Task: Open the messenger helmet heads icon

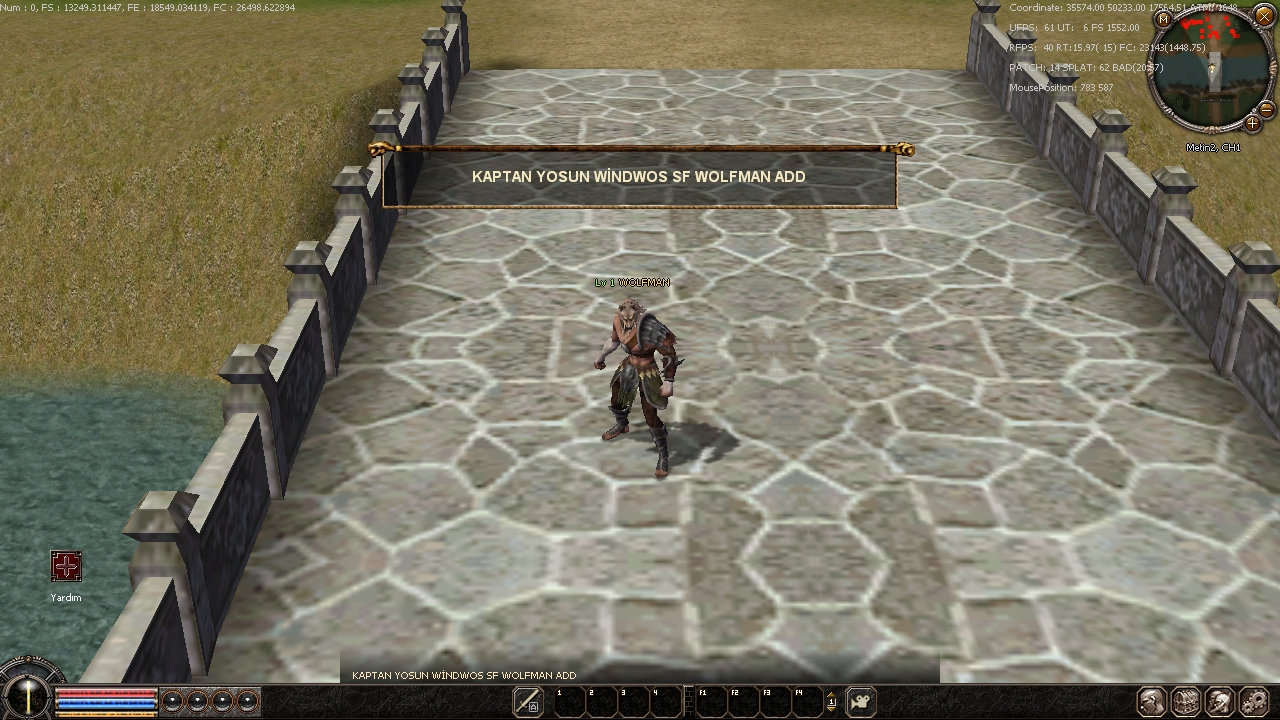Action: coord(1220,702)
